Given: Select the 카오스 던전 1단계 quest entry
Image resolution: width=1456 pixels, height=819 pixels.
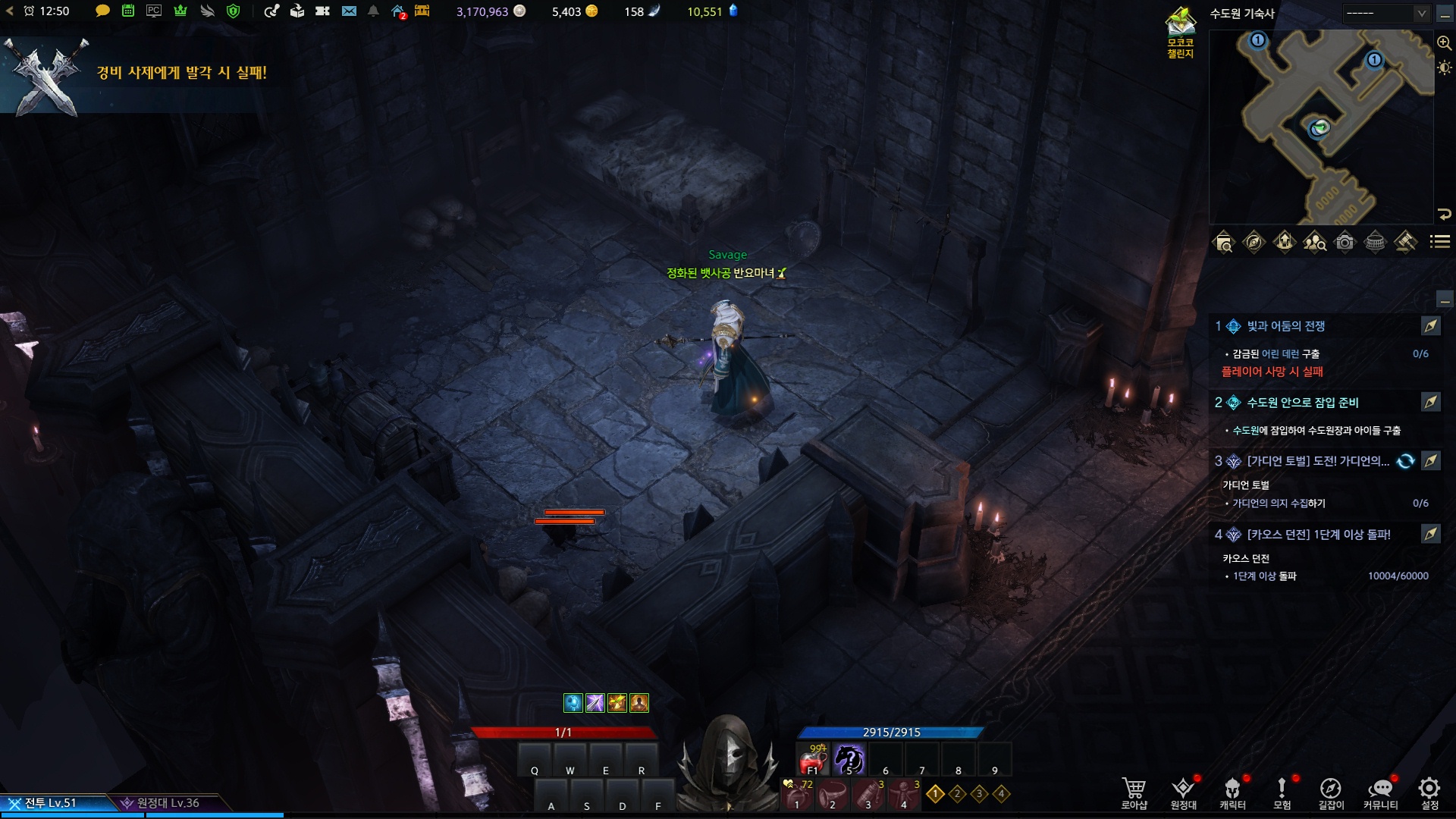Looking at the screenshot, I should [x=1319, y=535].
